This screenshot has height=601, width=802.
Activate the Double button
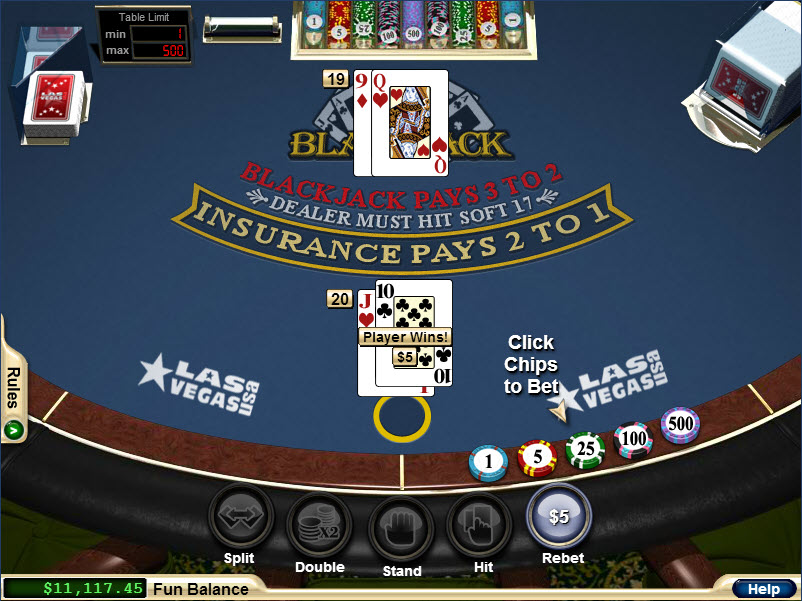[319, 524]
